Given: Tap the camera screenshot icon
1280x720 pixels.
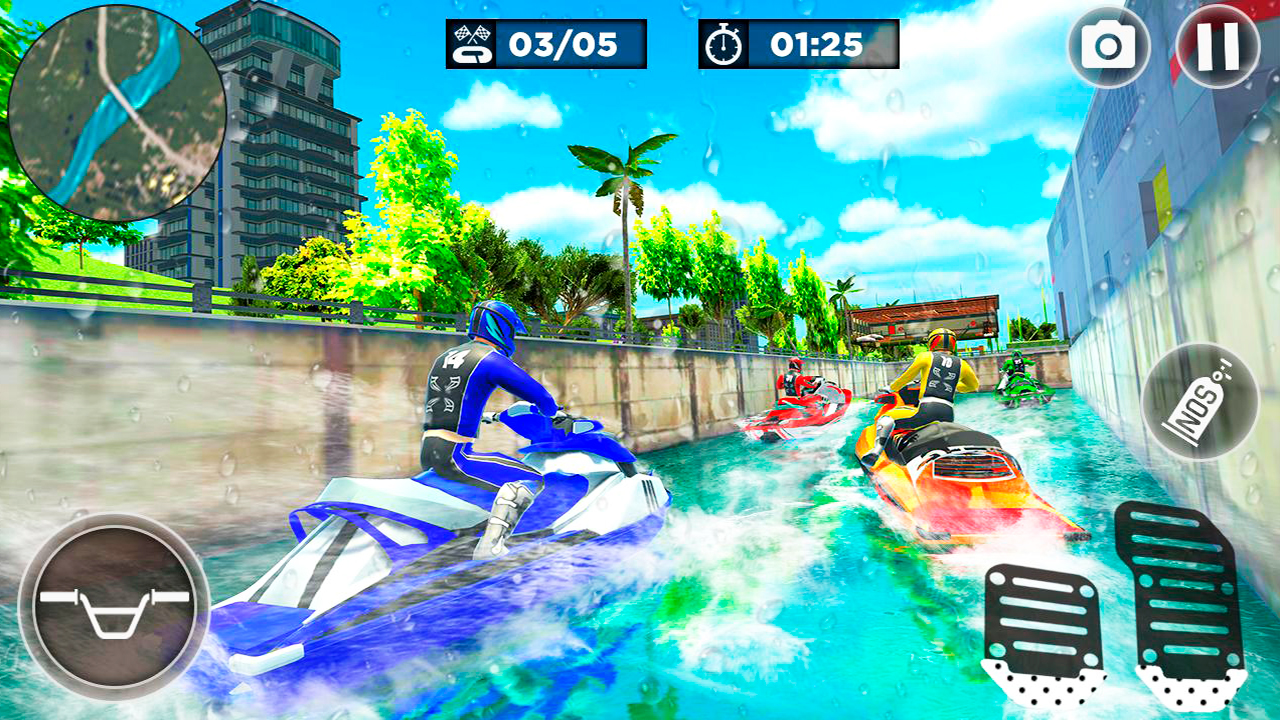Looking at the screenshot, I should (x=1109, y=45).
